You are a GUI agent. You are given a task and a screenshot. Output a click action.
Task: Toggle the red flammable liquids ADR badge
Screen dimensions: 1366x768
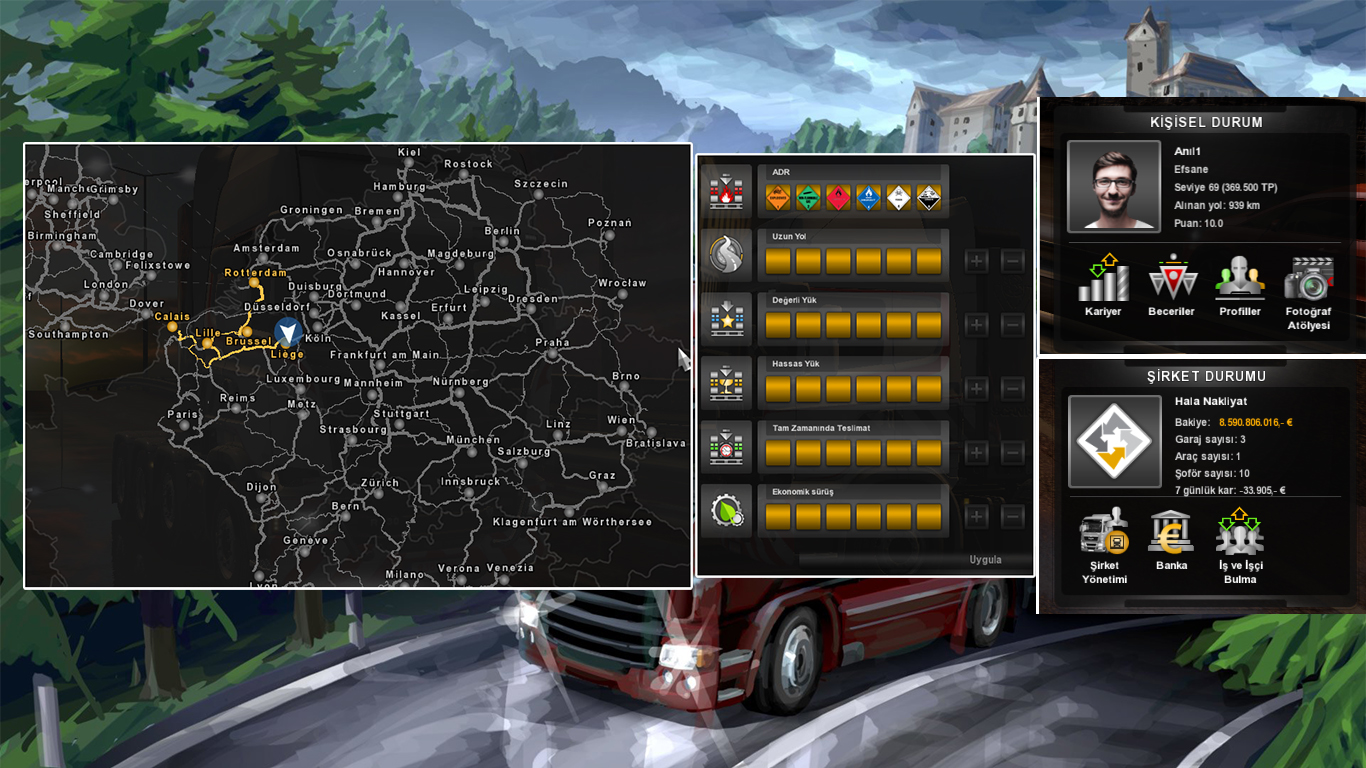(x=838, y=196)
